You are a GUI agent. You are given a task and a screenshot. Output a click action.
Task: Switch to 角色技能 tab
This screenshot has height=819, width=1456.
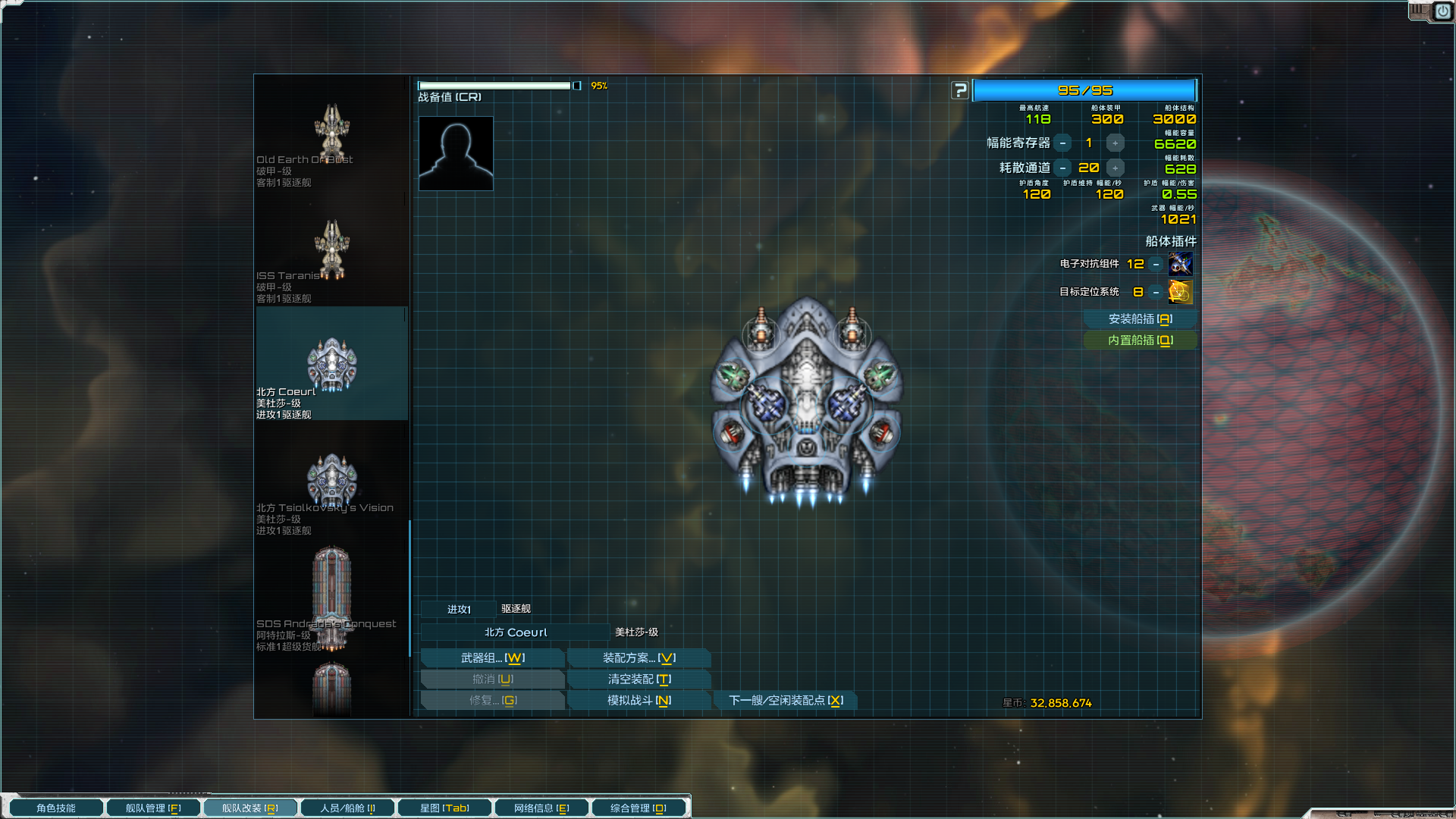[x=55, y=808]
